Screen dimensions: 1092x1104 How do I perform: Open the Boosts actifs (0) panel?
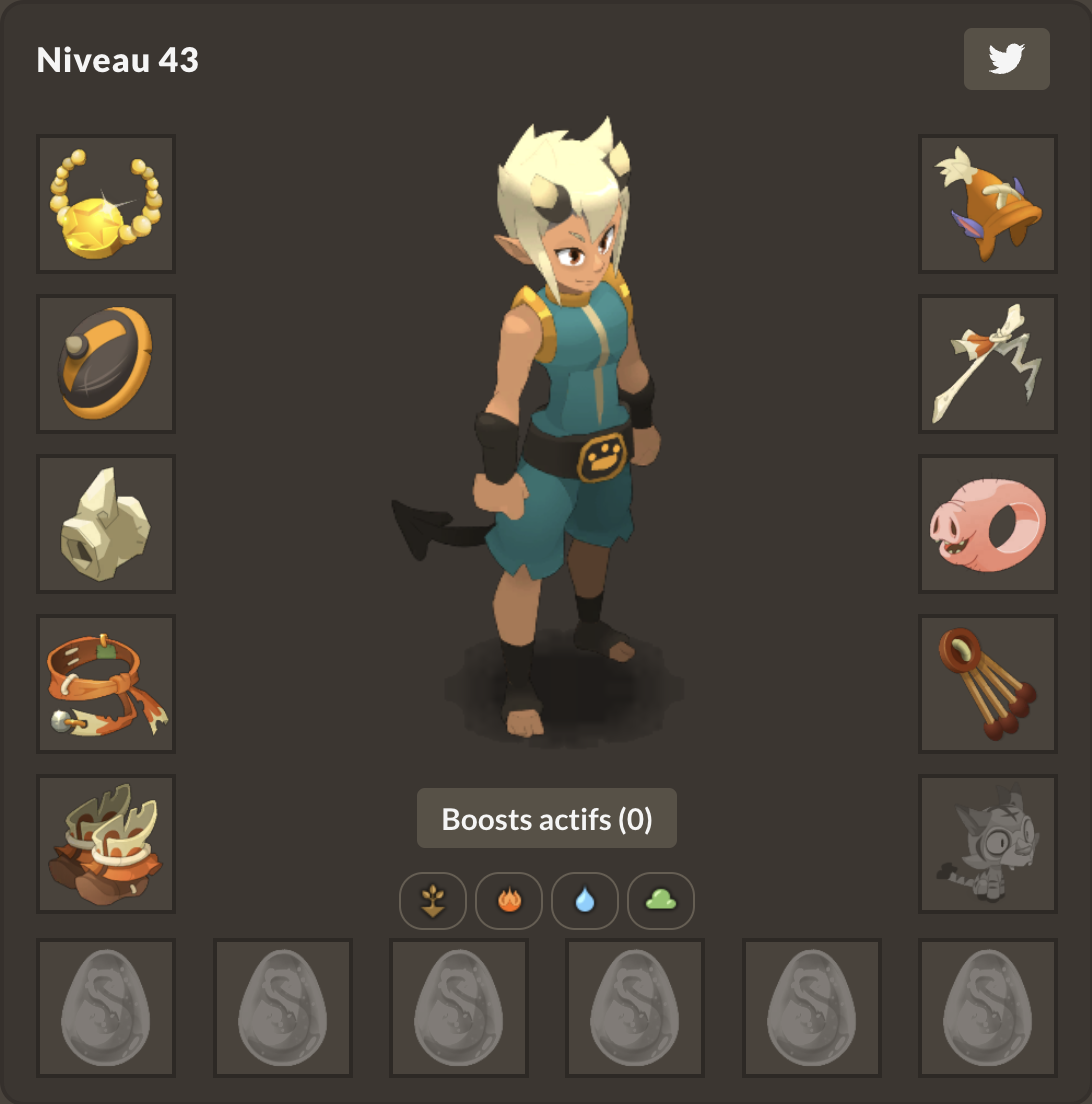point(547,819)
